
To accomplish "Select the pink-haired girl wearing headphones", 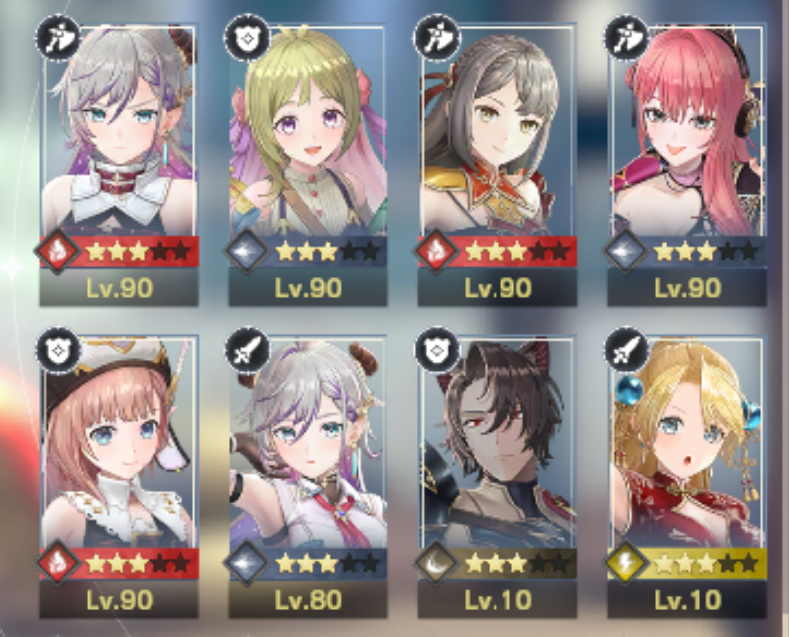I will pos(687,150).
